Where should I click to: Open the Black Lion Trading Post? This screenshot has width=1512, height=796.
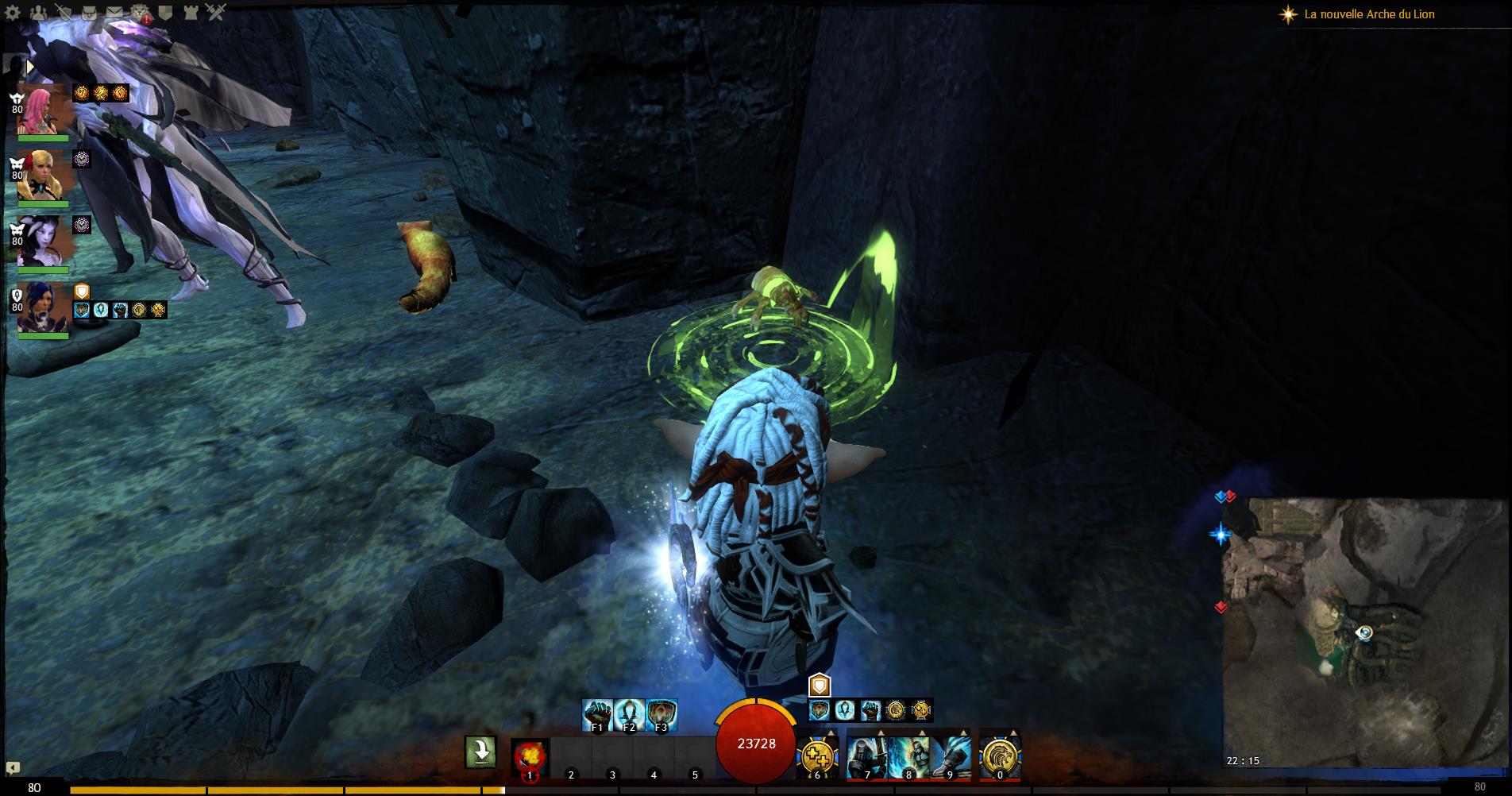pyautogui.click(x=141, y=12)
